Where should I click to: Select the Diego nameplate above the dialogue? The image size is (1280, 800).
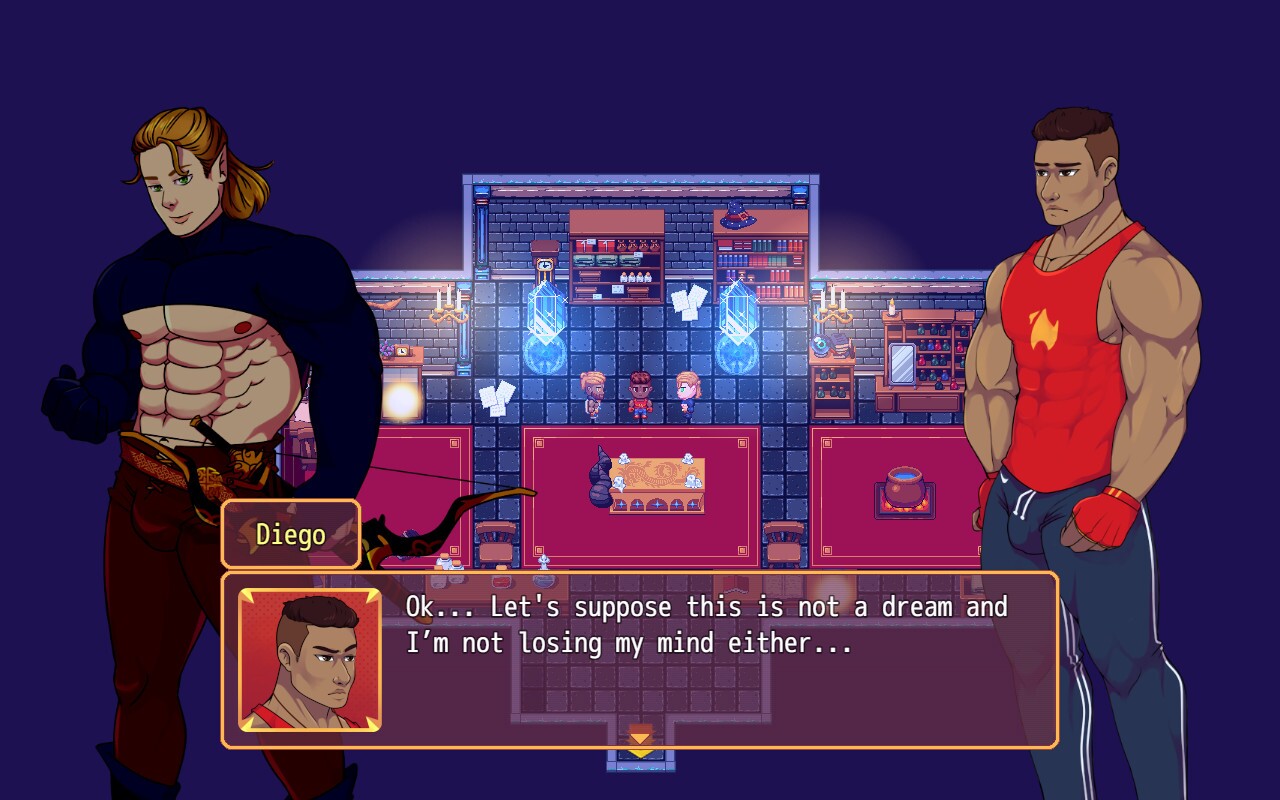(290, 534)
